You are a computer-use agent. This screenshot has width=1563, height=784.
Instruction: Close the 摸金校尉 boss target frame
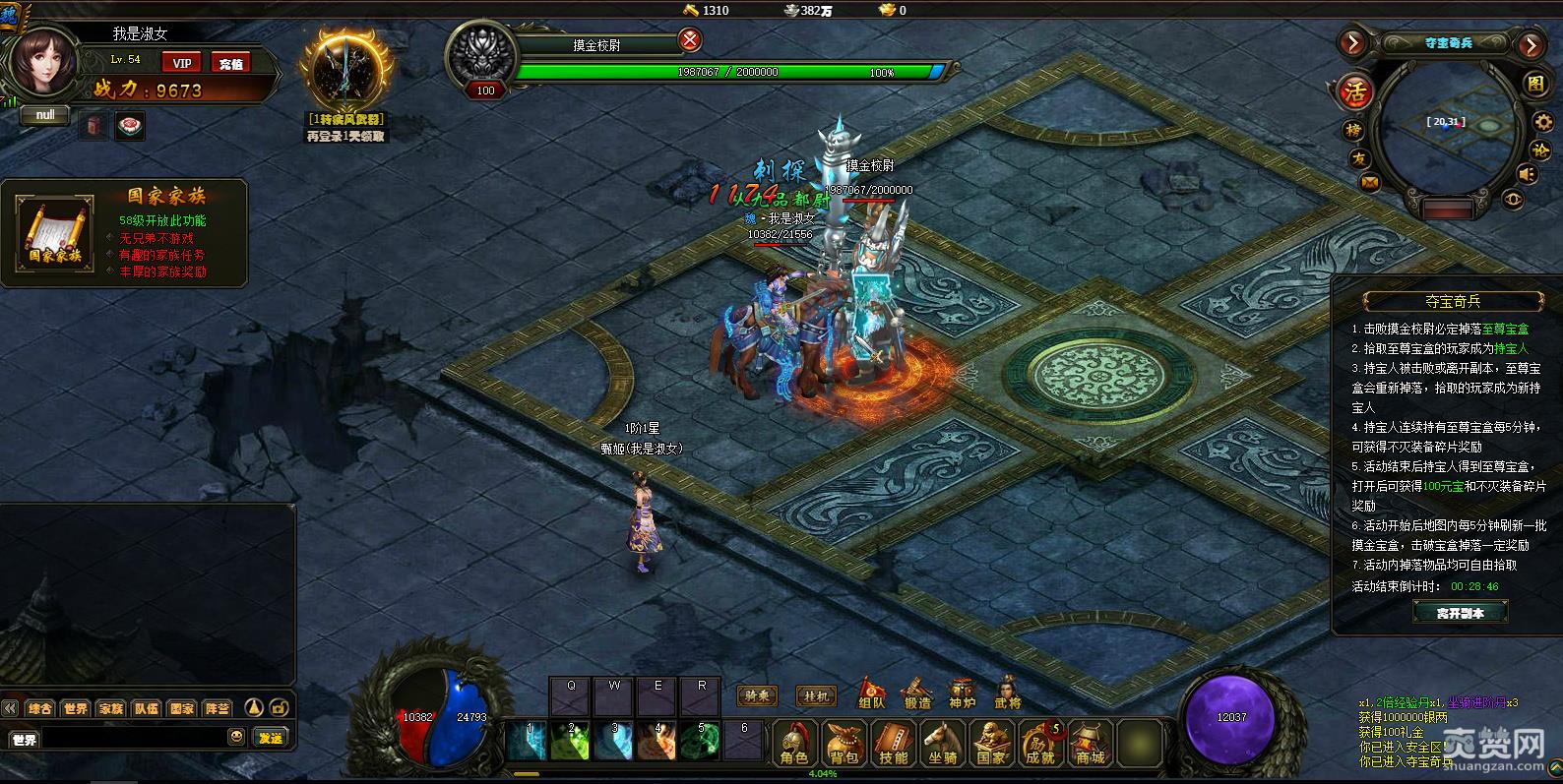click(690, 40)
